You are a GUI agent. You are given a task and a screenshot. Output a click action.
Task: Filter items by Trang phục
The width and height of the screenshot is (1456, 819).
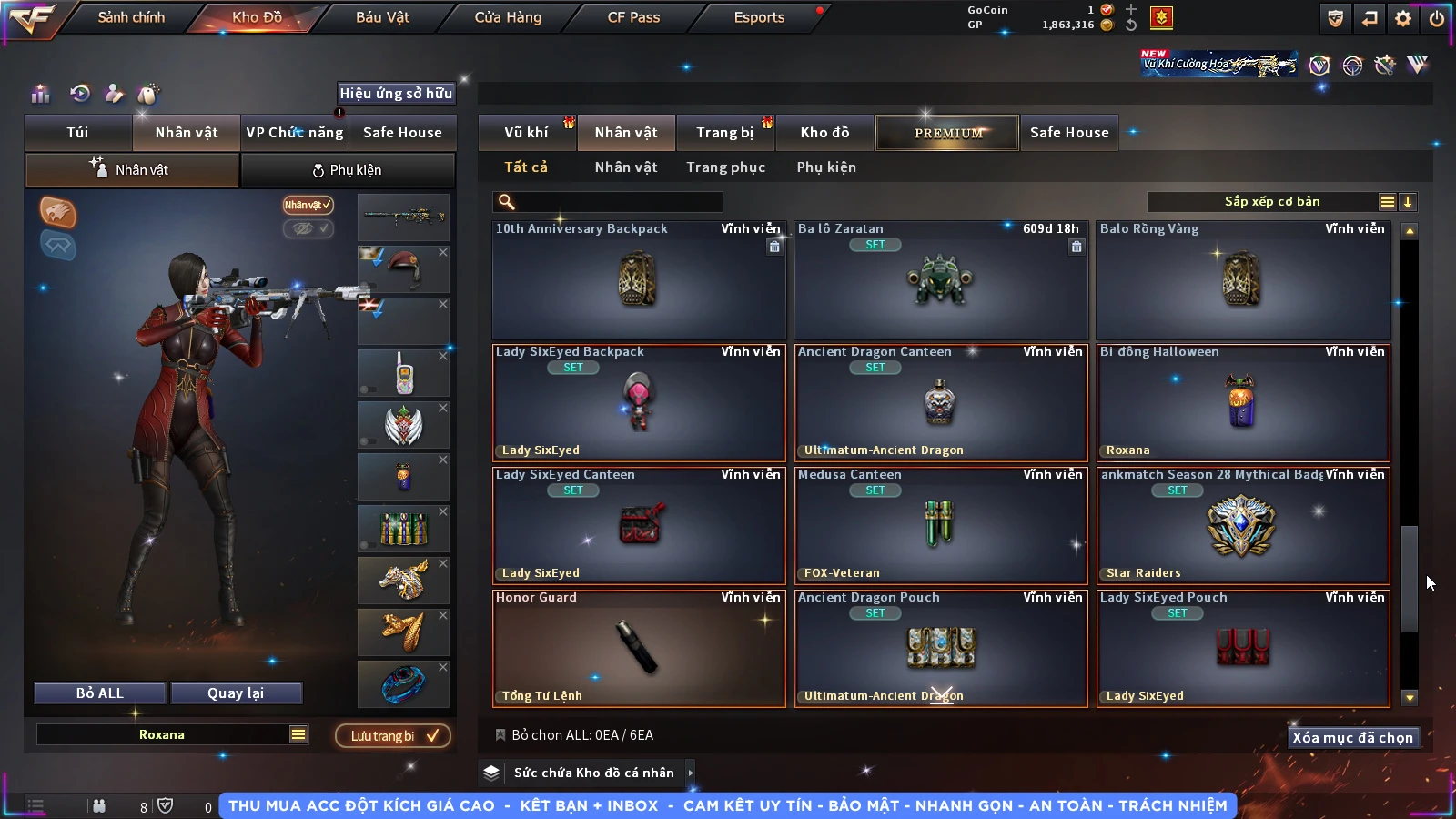pos(725,167)
